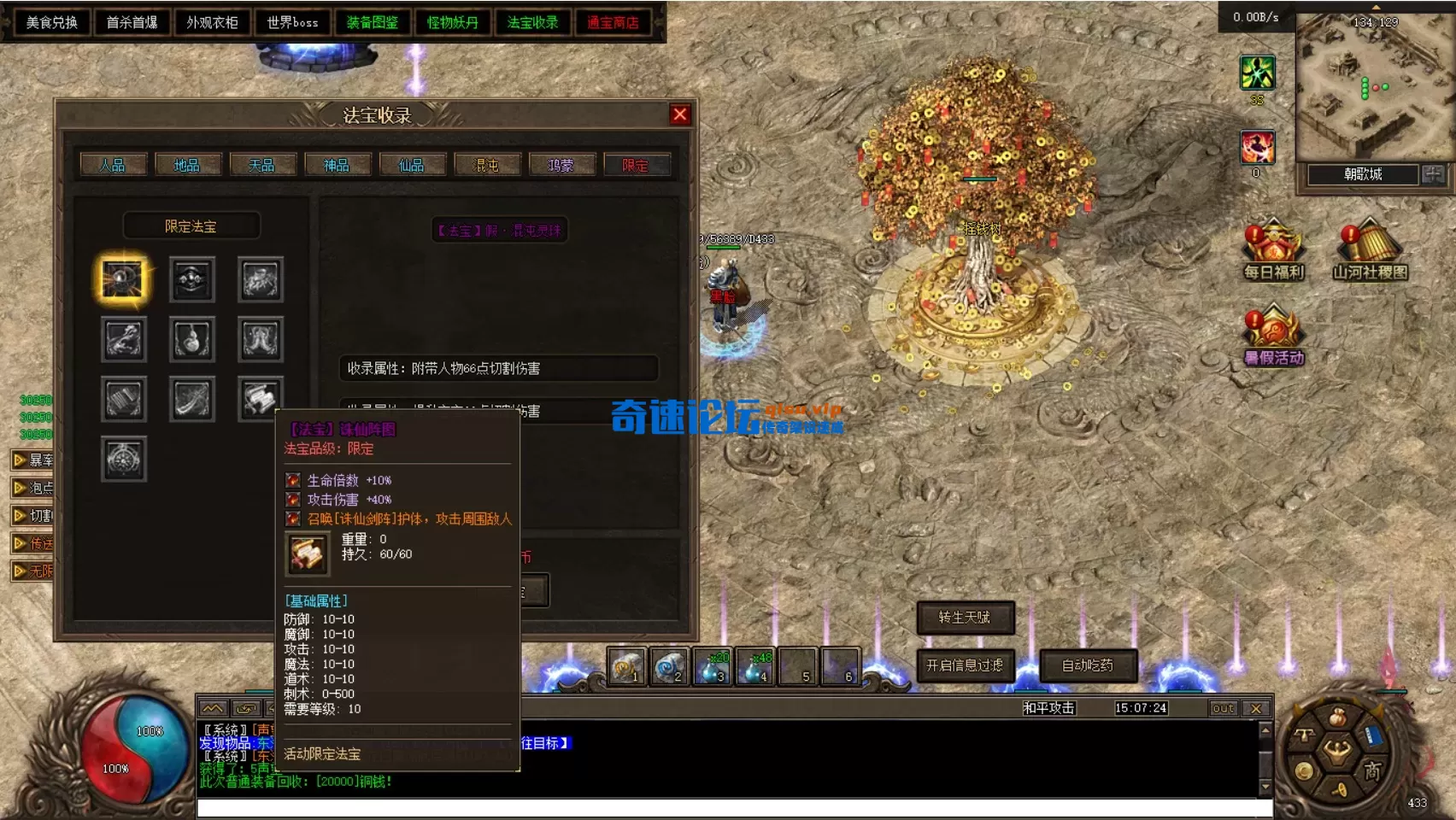This screenshot has height=820, width=1456.
Task: Switch to the 鸿蒙 tab
Action: click(x=561, y=165)
